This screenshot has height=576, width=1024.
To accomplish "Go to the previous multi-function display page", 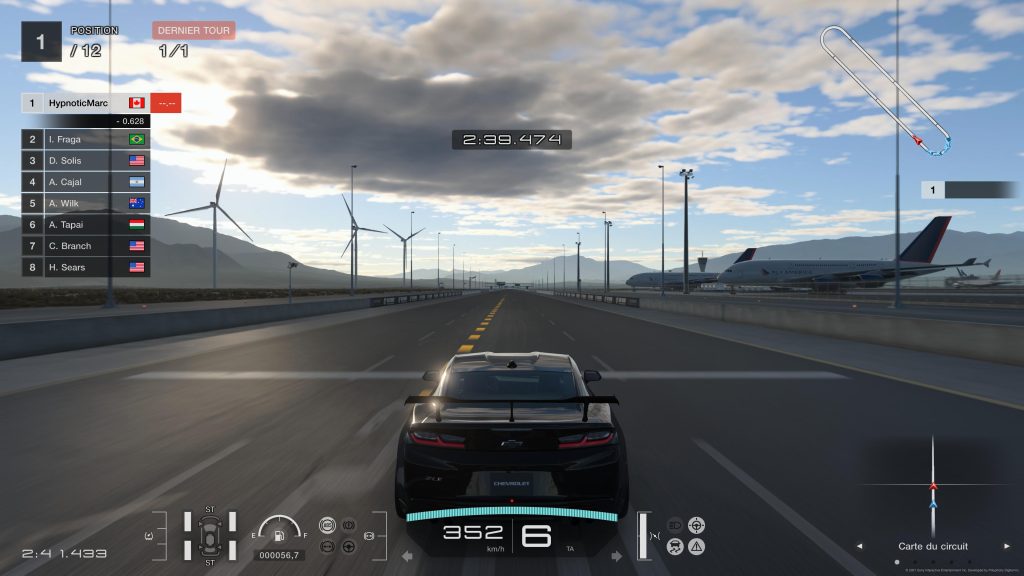I will [859, 547].
